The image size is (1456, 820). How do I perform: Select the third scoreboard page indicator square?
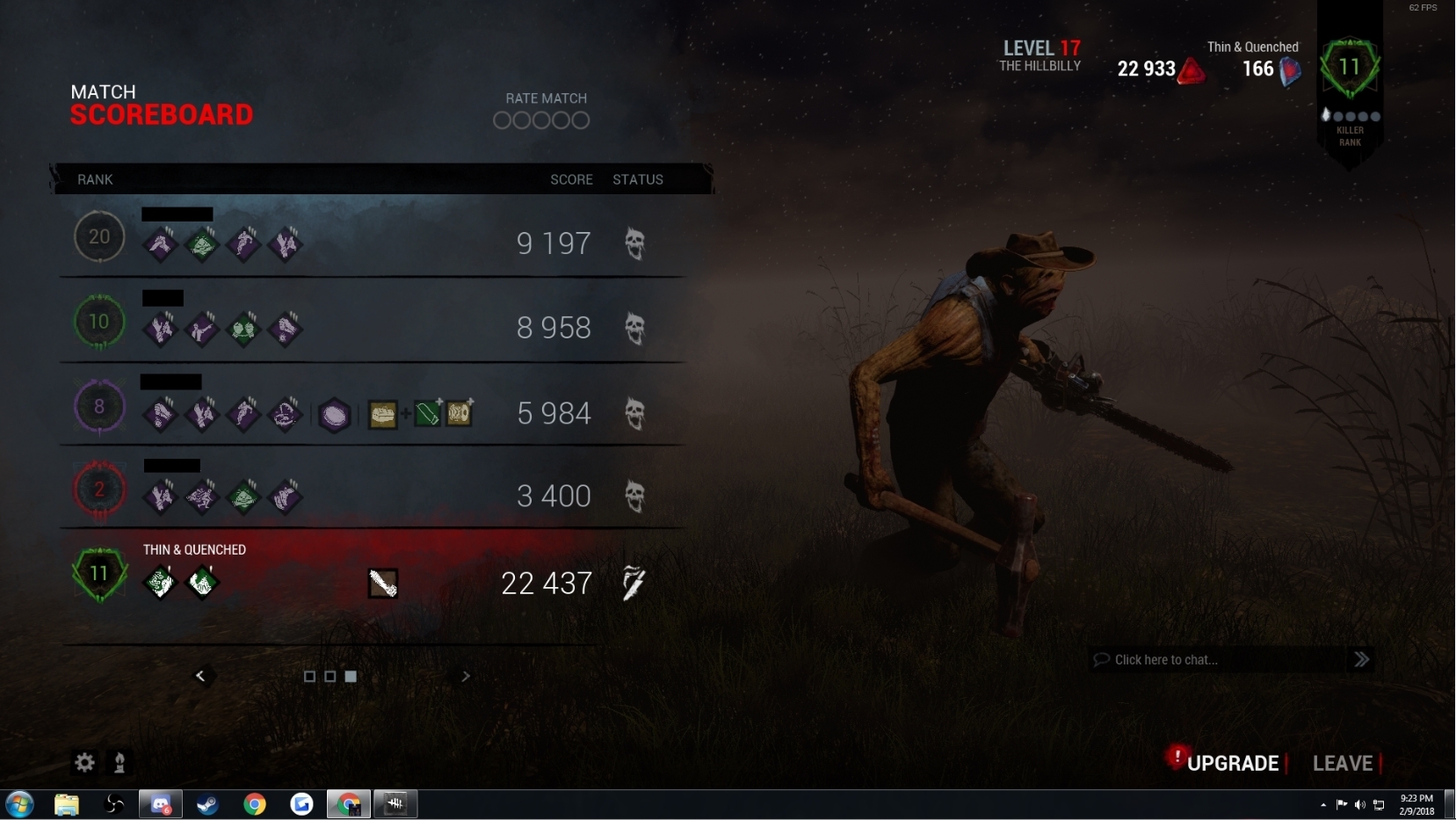click(x=350, y=676)
